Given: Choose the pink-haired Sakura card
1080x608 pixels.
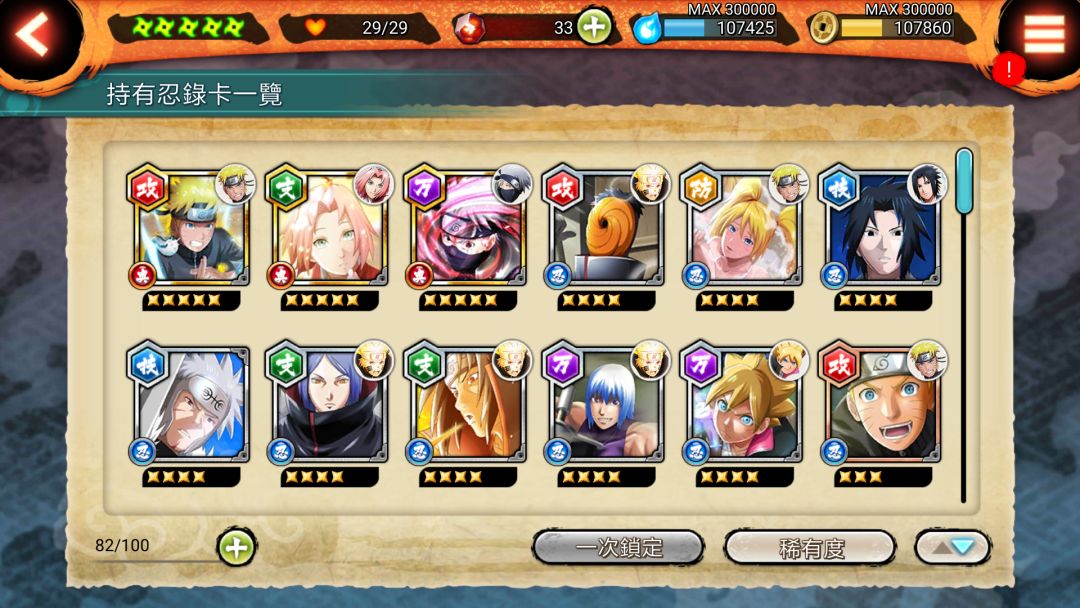Looking at the screenshot, I should [x=329, y=229].
